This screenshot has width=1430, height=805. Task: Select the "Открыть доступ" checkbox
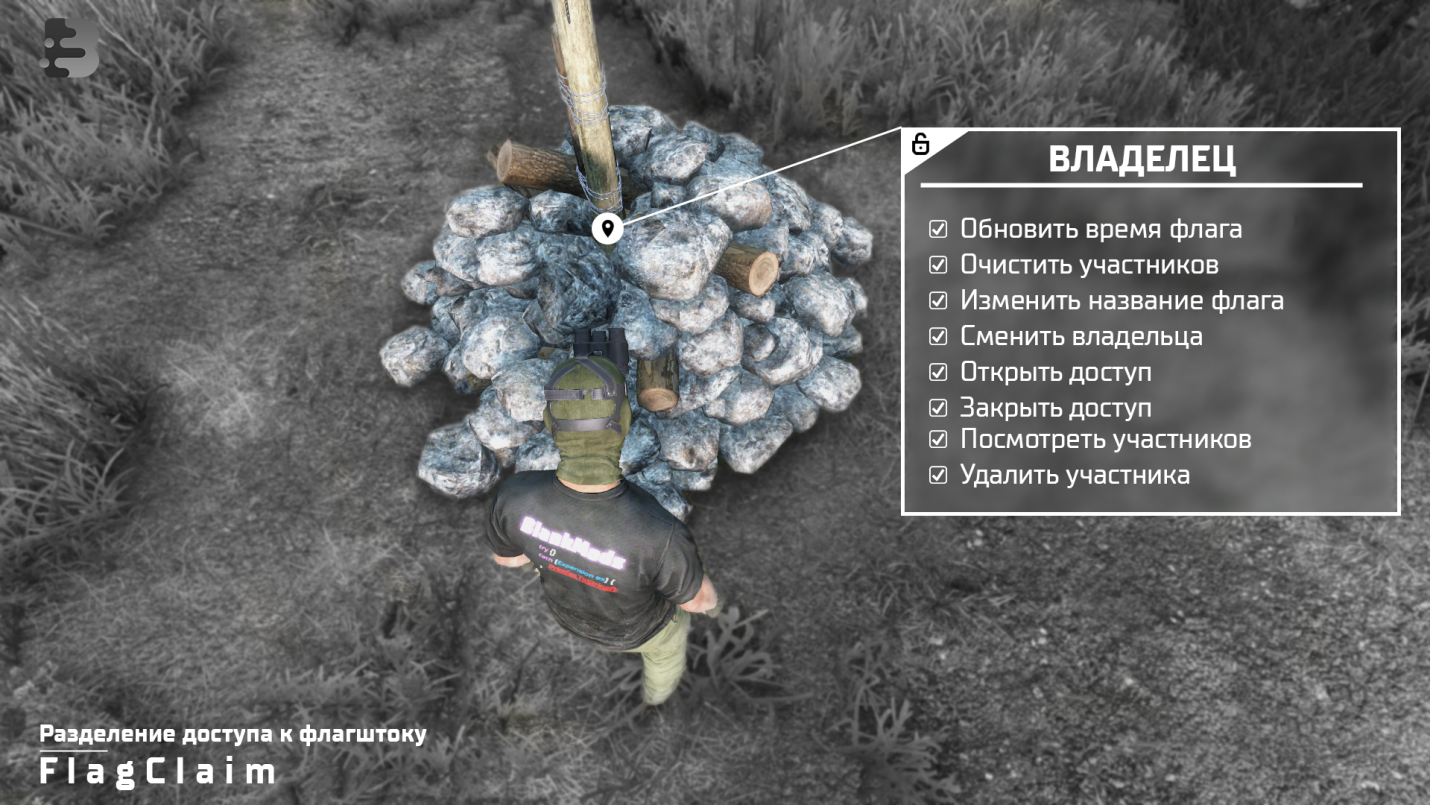pyautogui.click(x=938, y=372)
